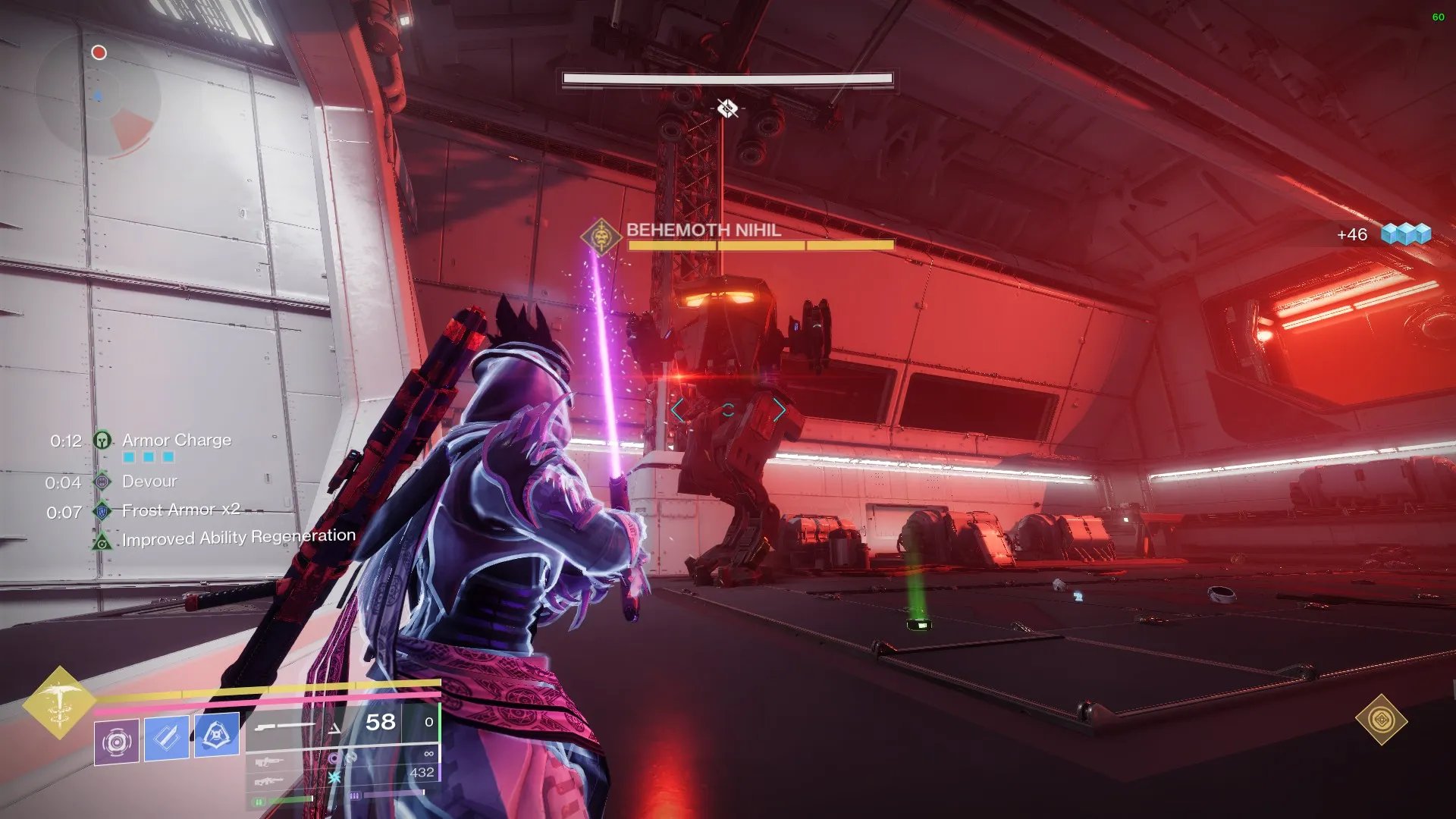Trigger the blue class ability icon
This screenshot has width=1456, height=819.
(x=217, y=734)
